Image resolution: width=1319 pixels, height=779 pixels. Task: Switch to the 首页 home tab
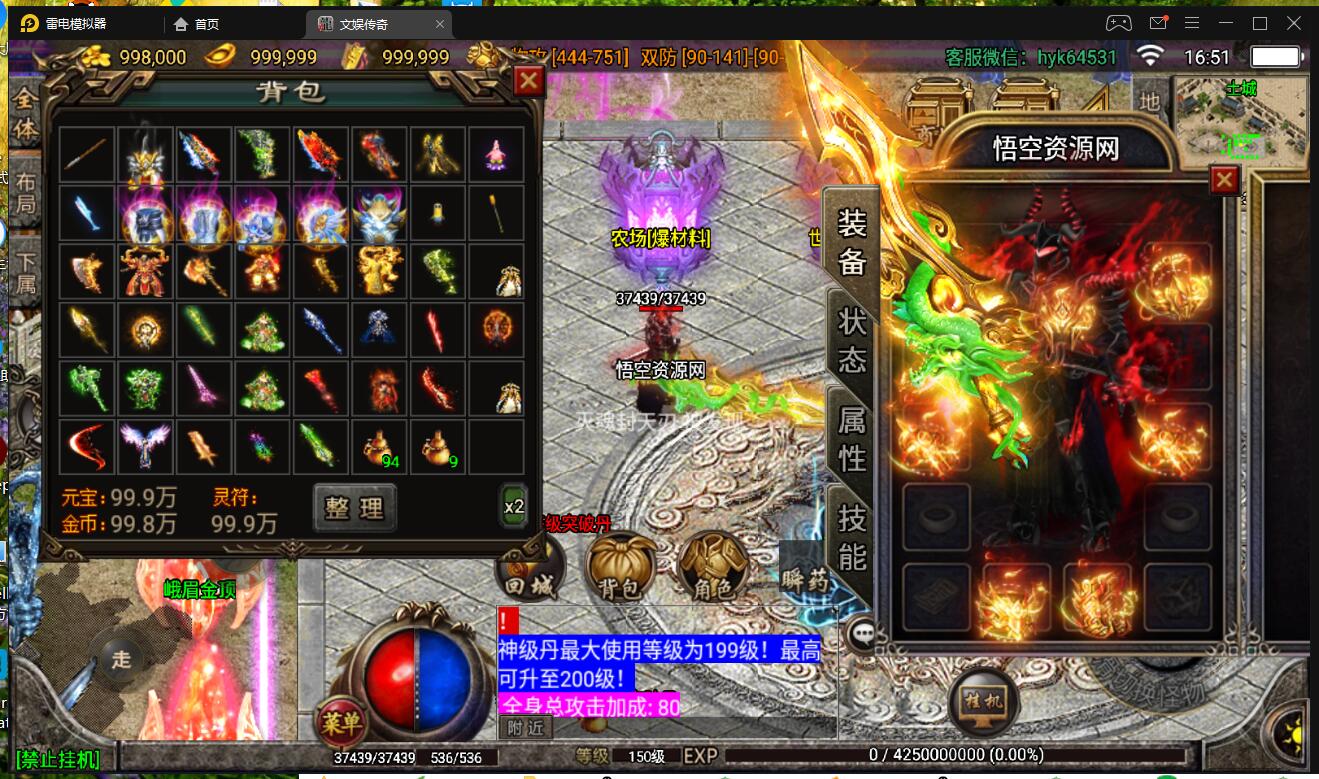pos(197,24)
